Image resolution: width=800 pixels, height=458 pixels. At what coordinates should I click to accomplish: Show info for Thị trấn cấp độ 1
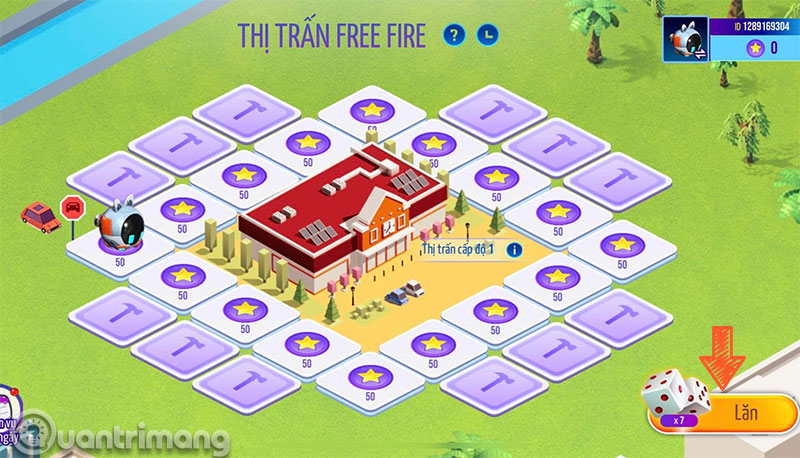point(515,249)
